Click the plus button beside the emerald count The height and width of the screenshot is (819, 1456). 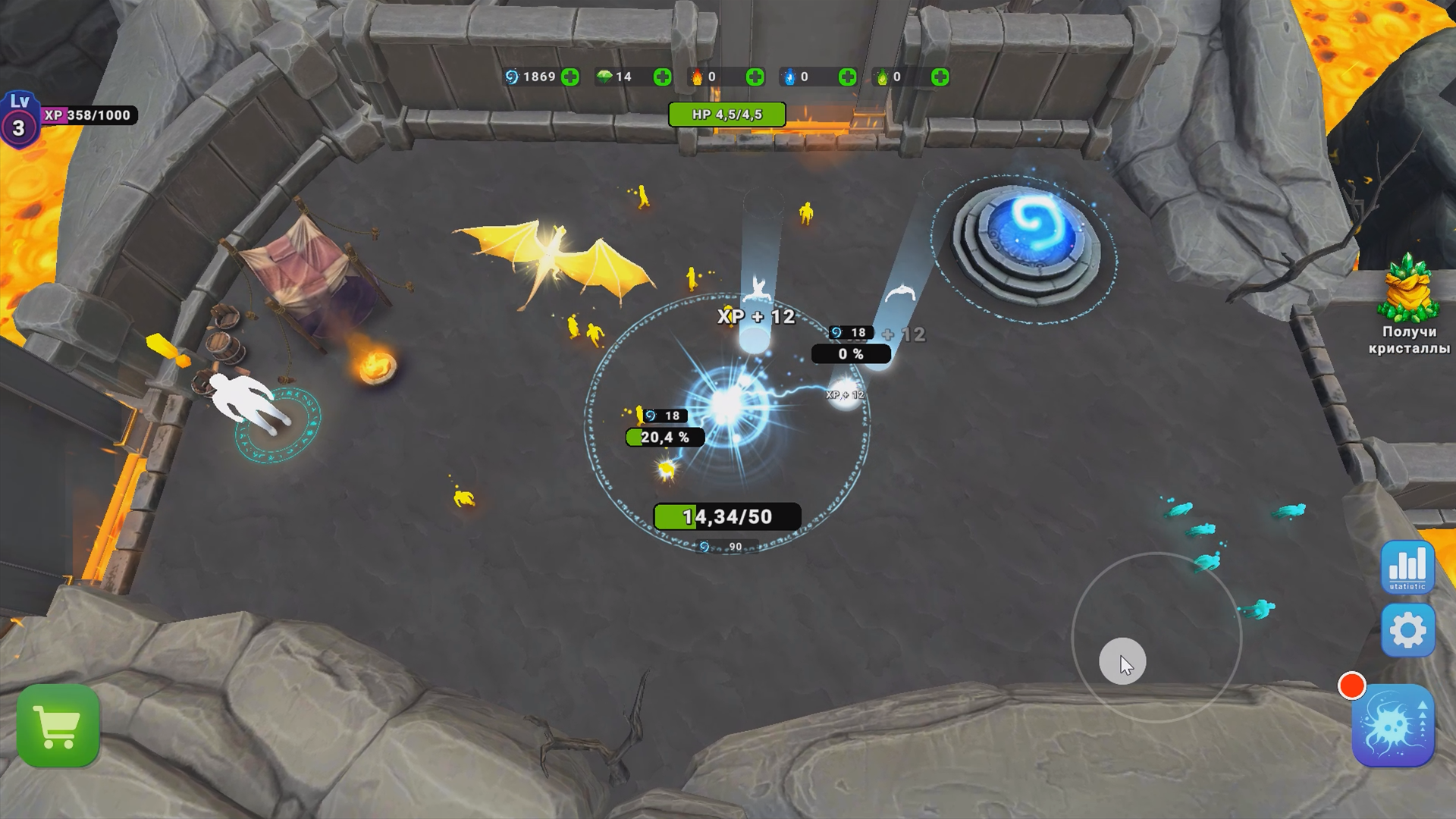[662, 76]
